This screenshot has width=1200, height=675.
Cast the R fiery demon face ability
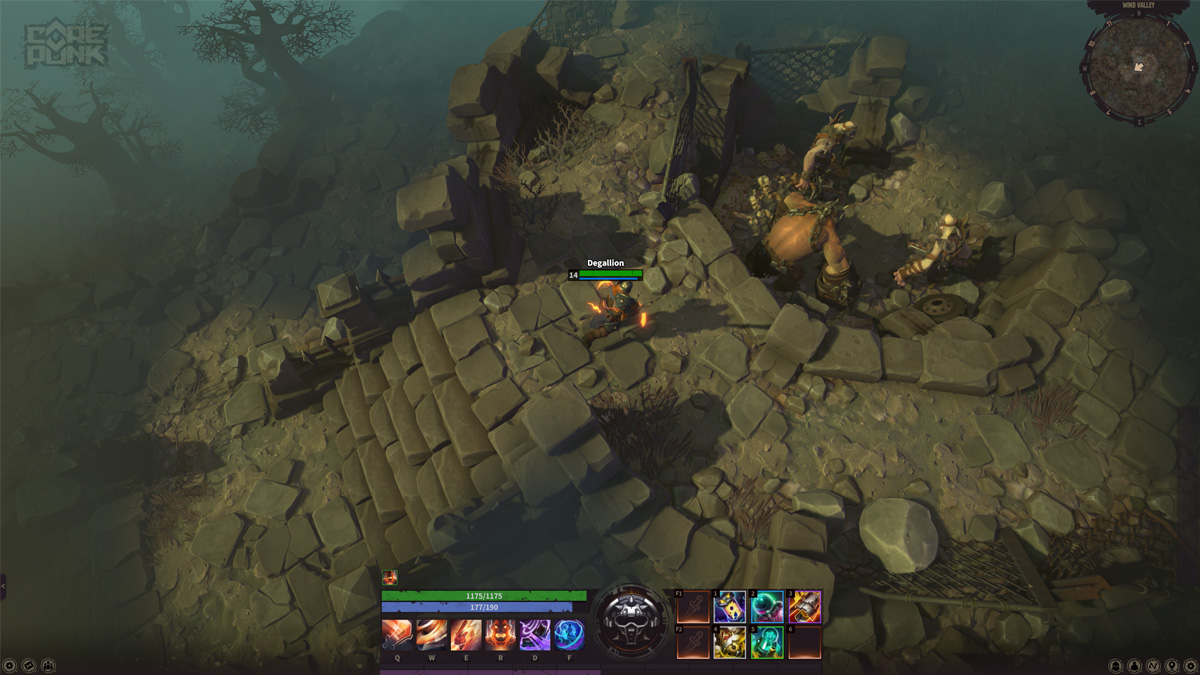(500, 634)
